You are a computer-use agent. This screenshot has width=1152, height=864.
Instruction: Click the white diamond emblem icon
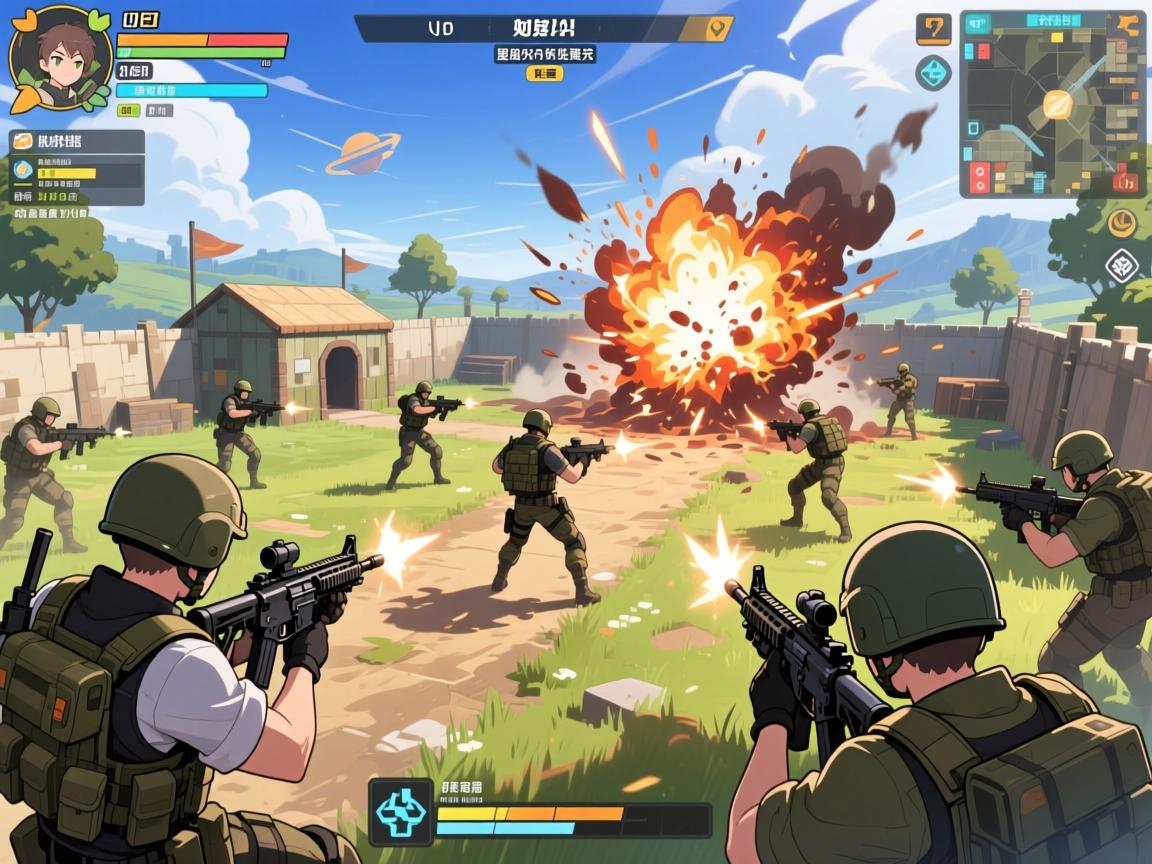(x=1122, y=266)
